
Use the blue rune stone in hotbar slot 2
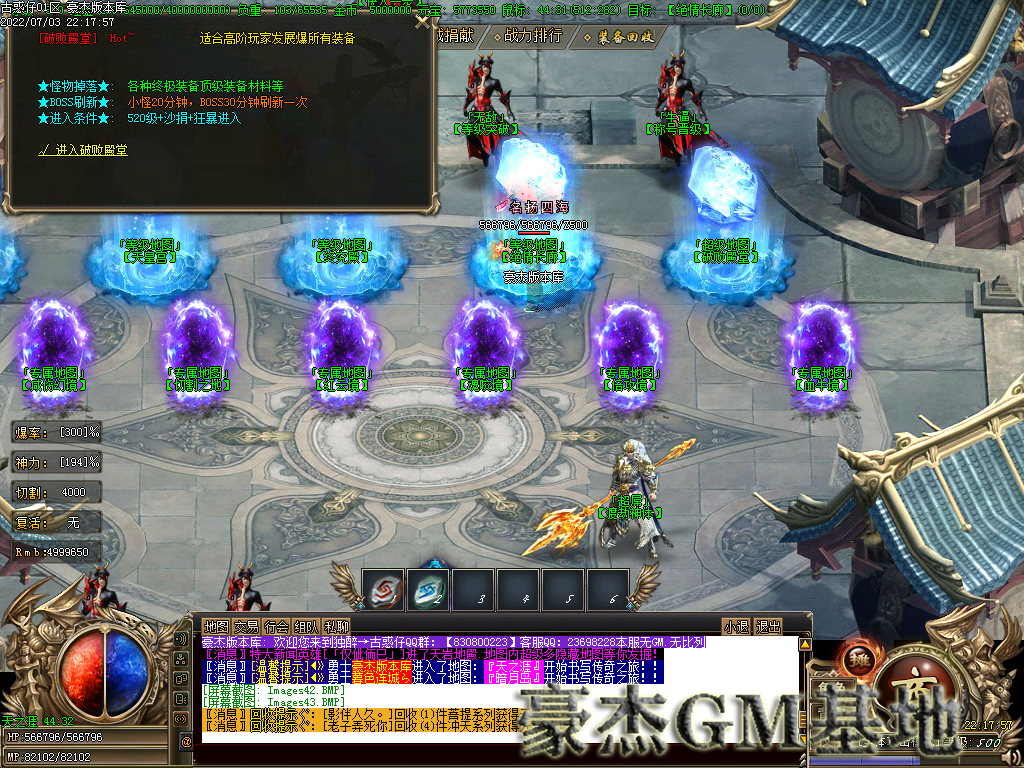(427, 589)
